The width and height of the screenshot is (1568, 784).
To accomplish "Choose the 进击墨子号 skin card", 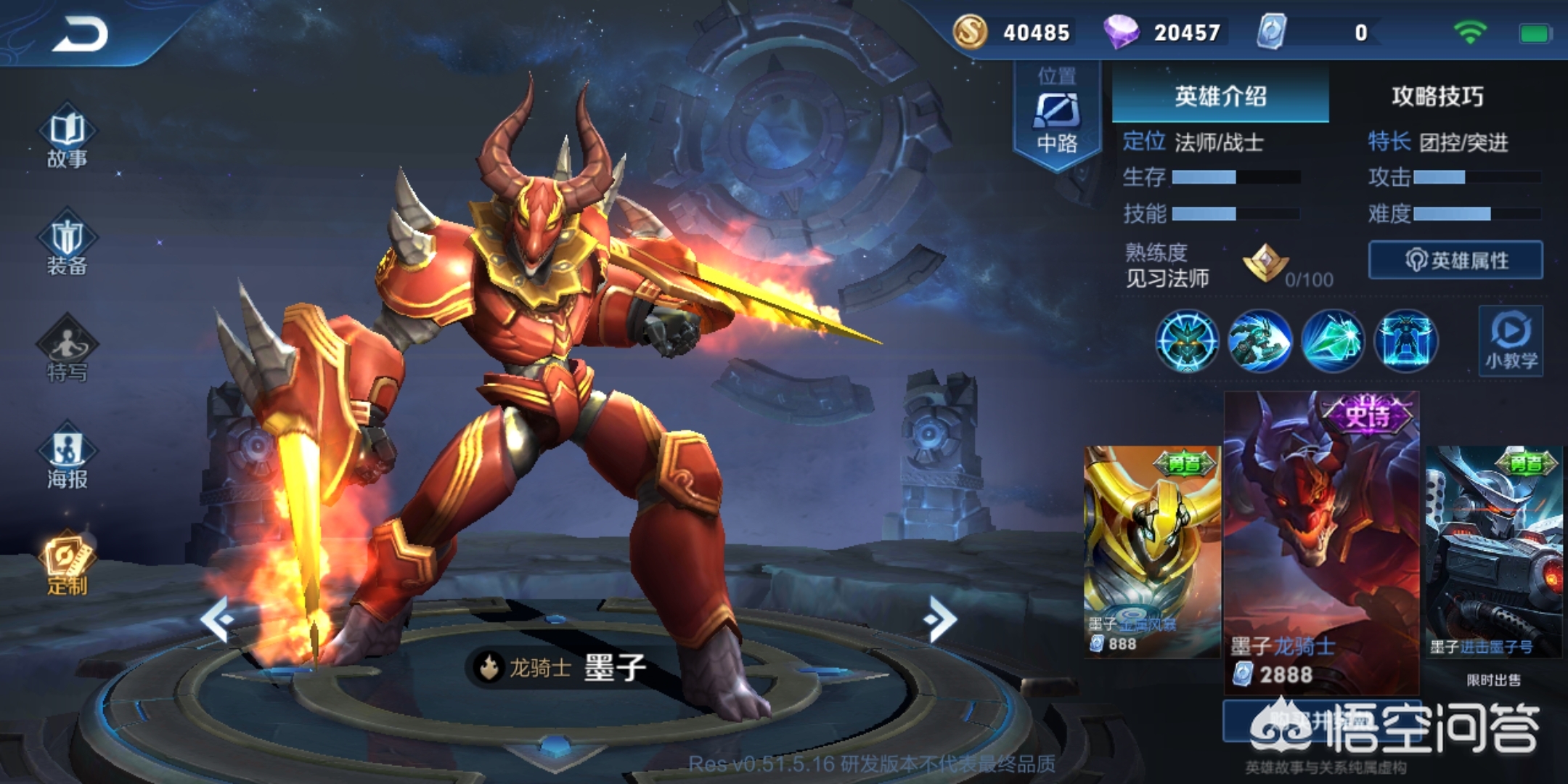I will click(x=1494, y=552).
